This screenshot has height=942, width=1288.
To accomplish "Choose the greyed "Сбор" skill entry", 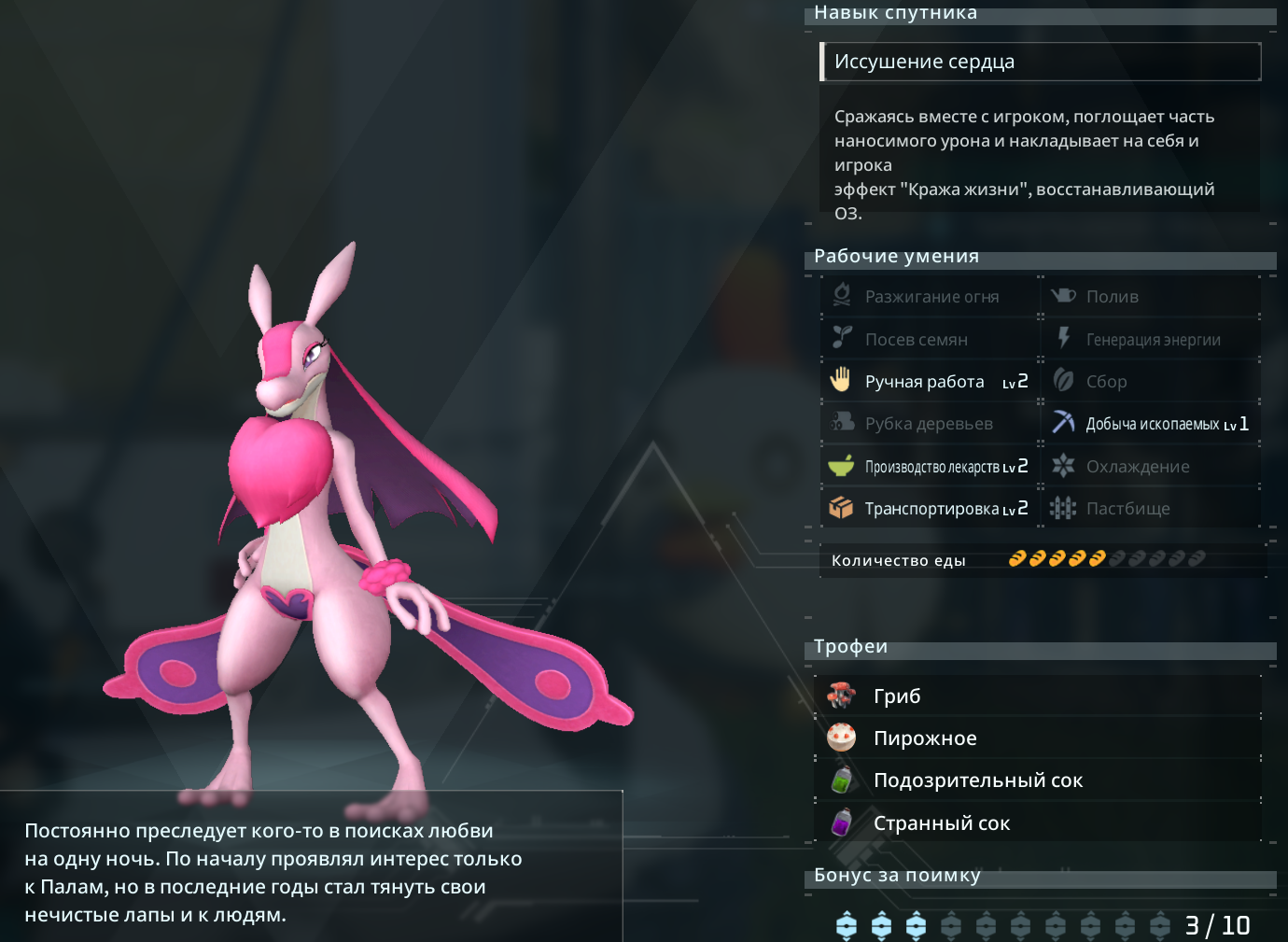I will [x=1152, y=381].
